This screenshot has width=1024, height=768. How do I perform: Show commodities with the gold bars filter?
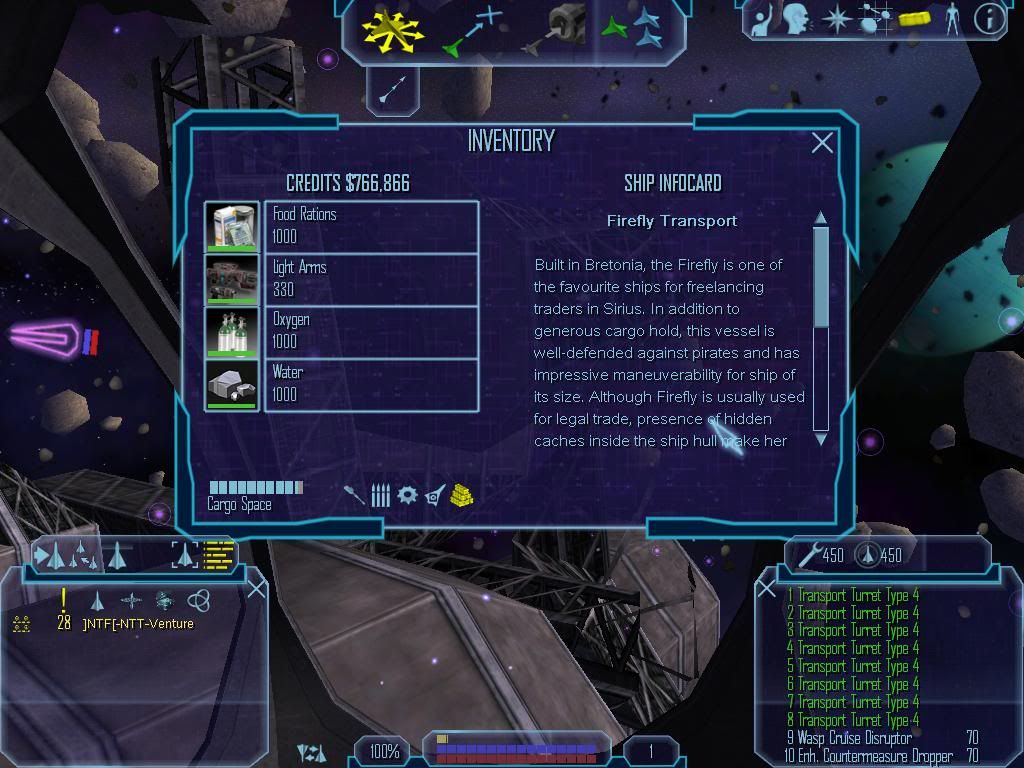tap(461, 495)
